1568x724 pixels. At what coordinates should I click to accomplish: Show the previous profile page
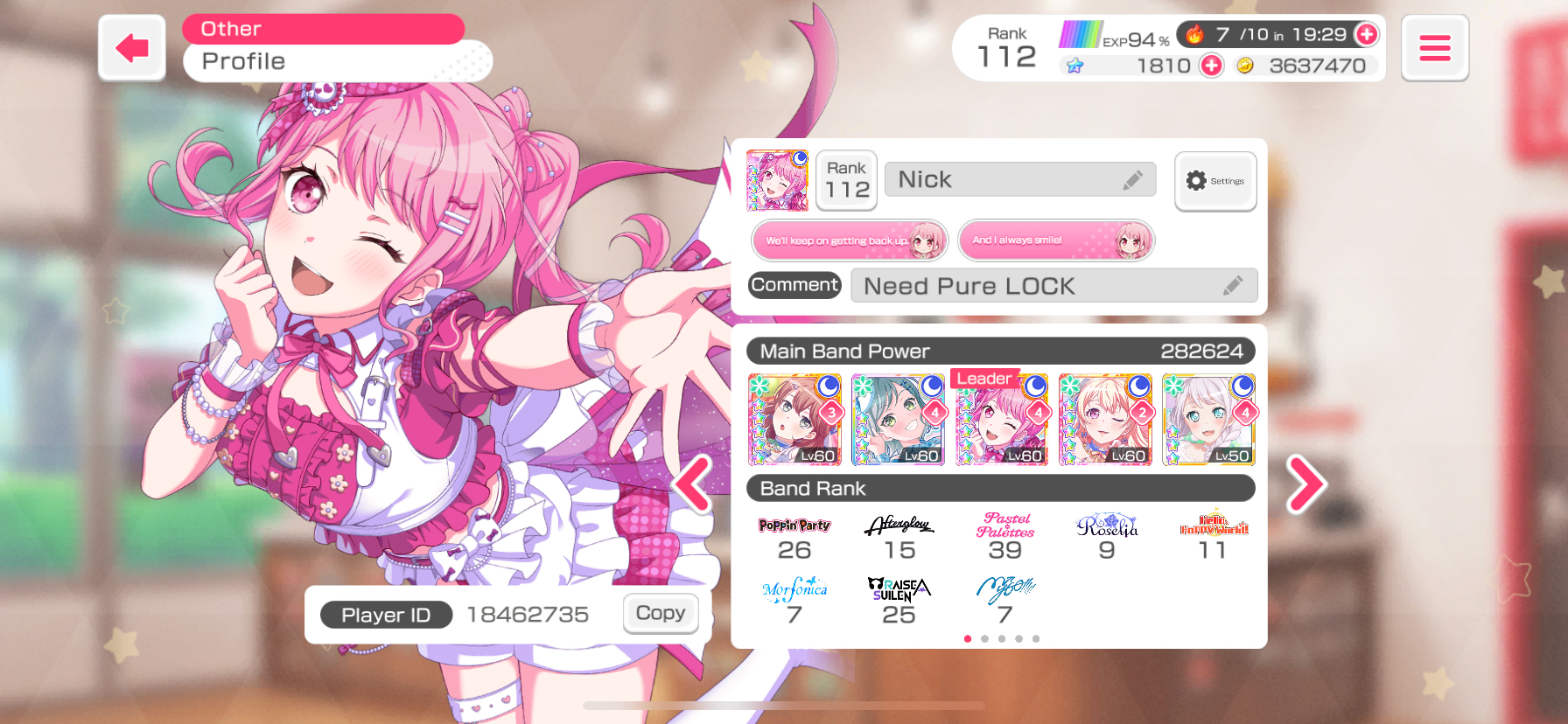pos(693,484)
